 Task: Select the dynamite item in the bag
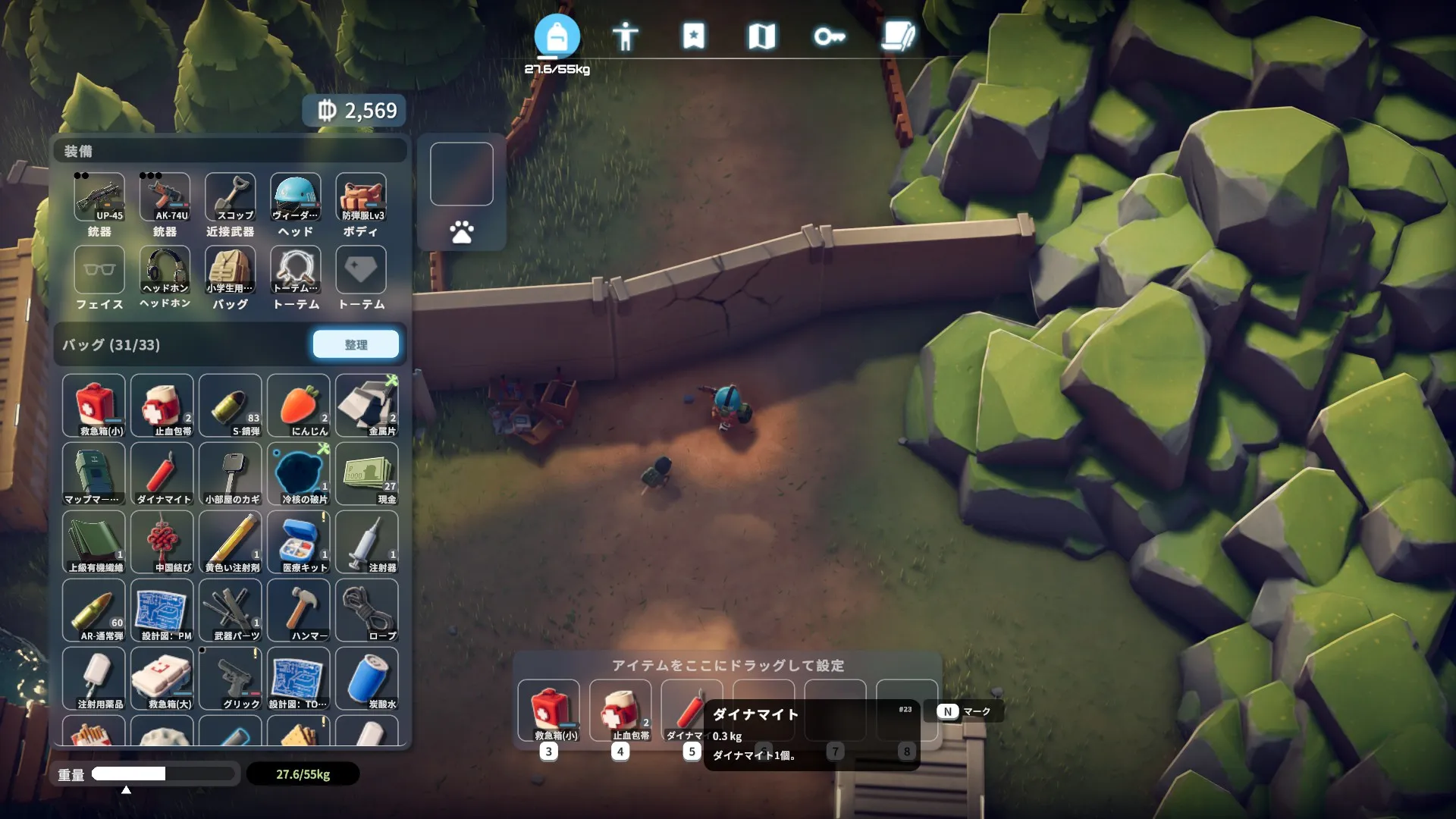tap(162, 474)
